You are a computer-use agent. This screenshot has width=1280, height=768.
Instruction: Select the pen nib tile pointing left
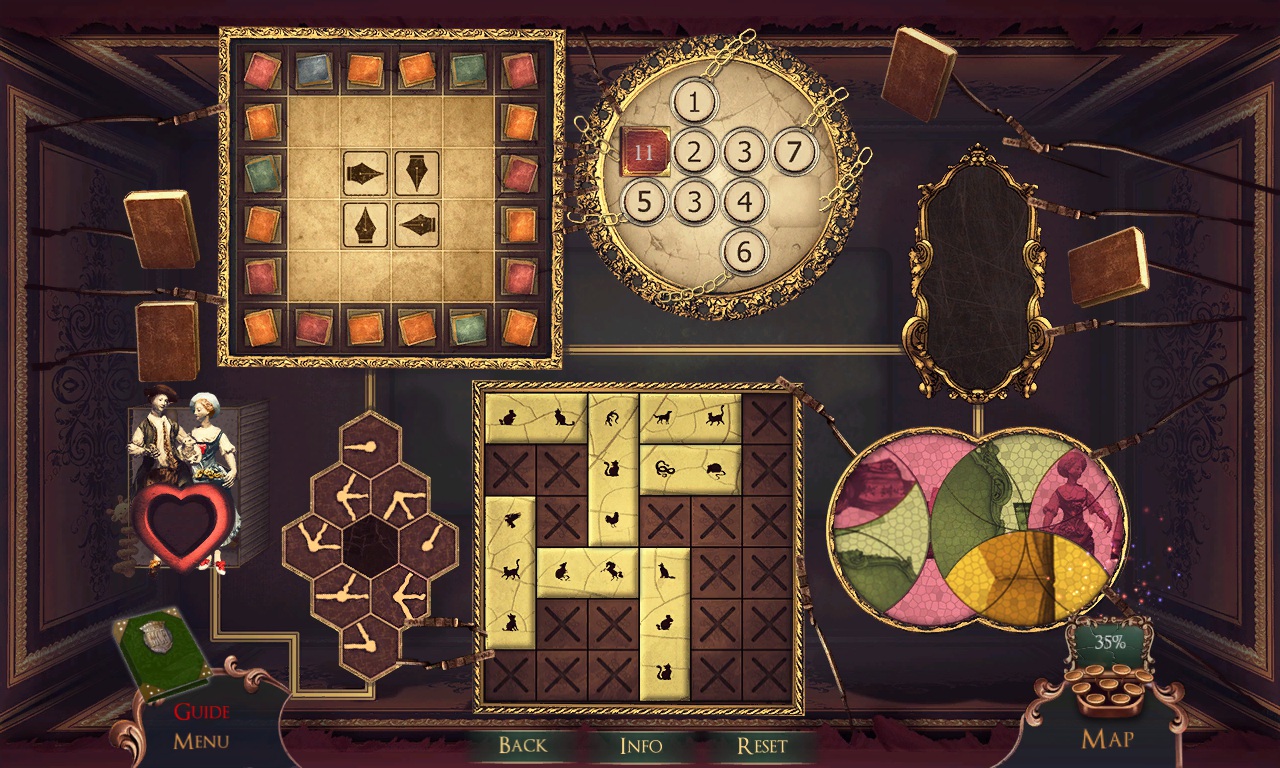point(416,224)
